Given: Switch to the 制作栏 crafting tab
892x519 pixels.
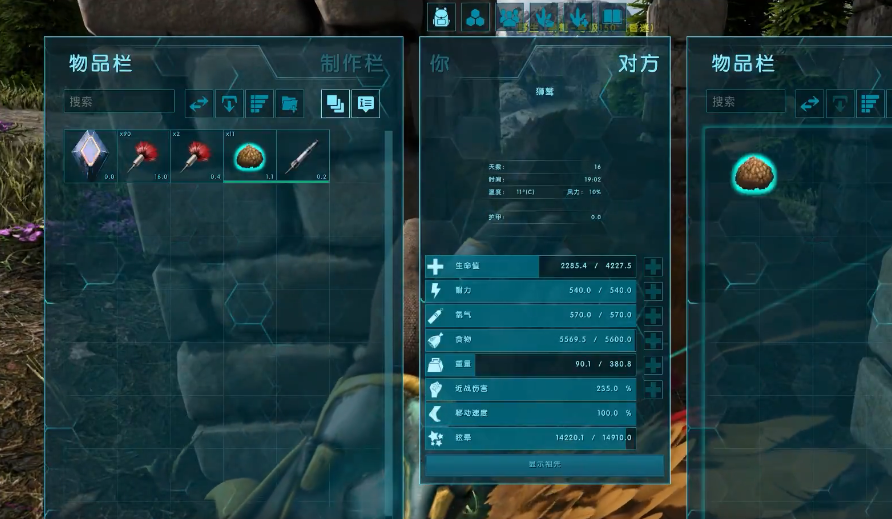Looking at the screenshot, I should [351, 64].
